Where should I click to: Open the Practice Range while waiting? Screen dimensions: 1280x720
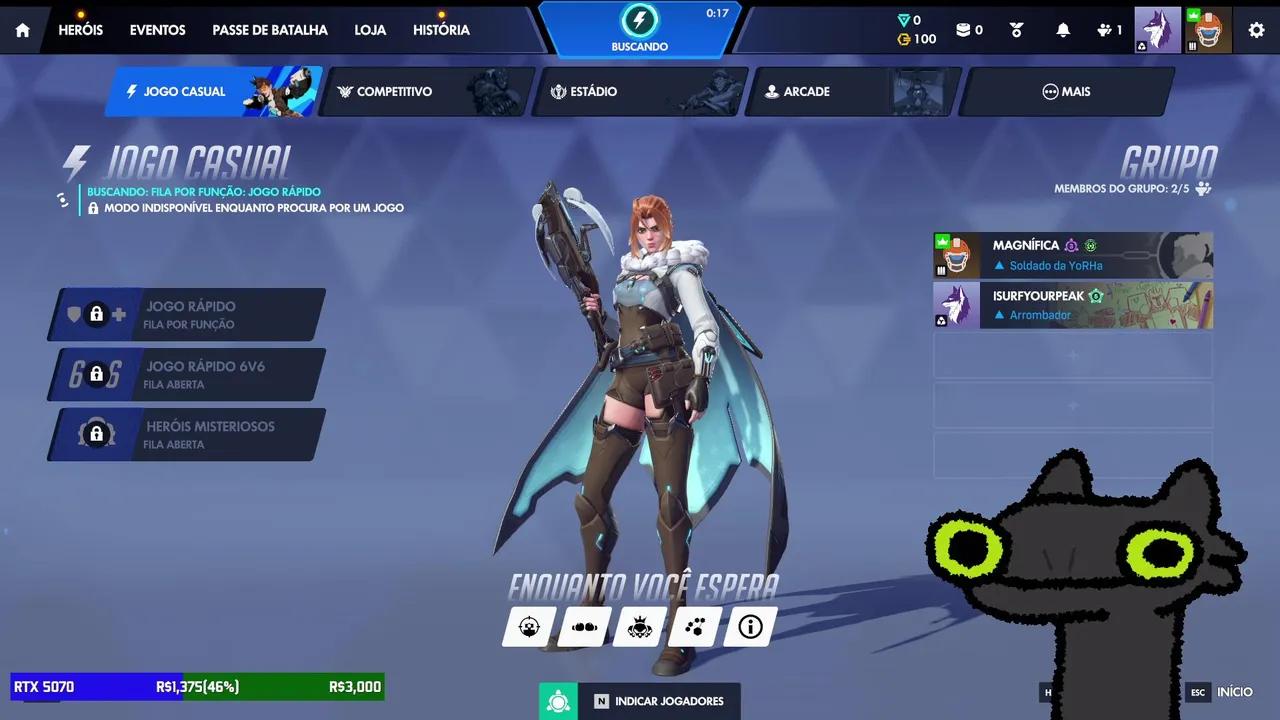[529, 626]
